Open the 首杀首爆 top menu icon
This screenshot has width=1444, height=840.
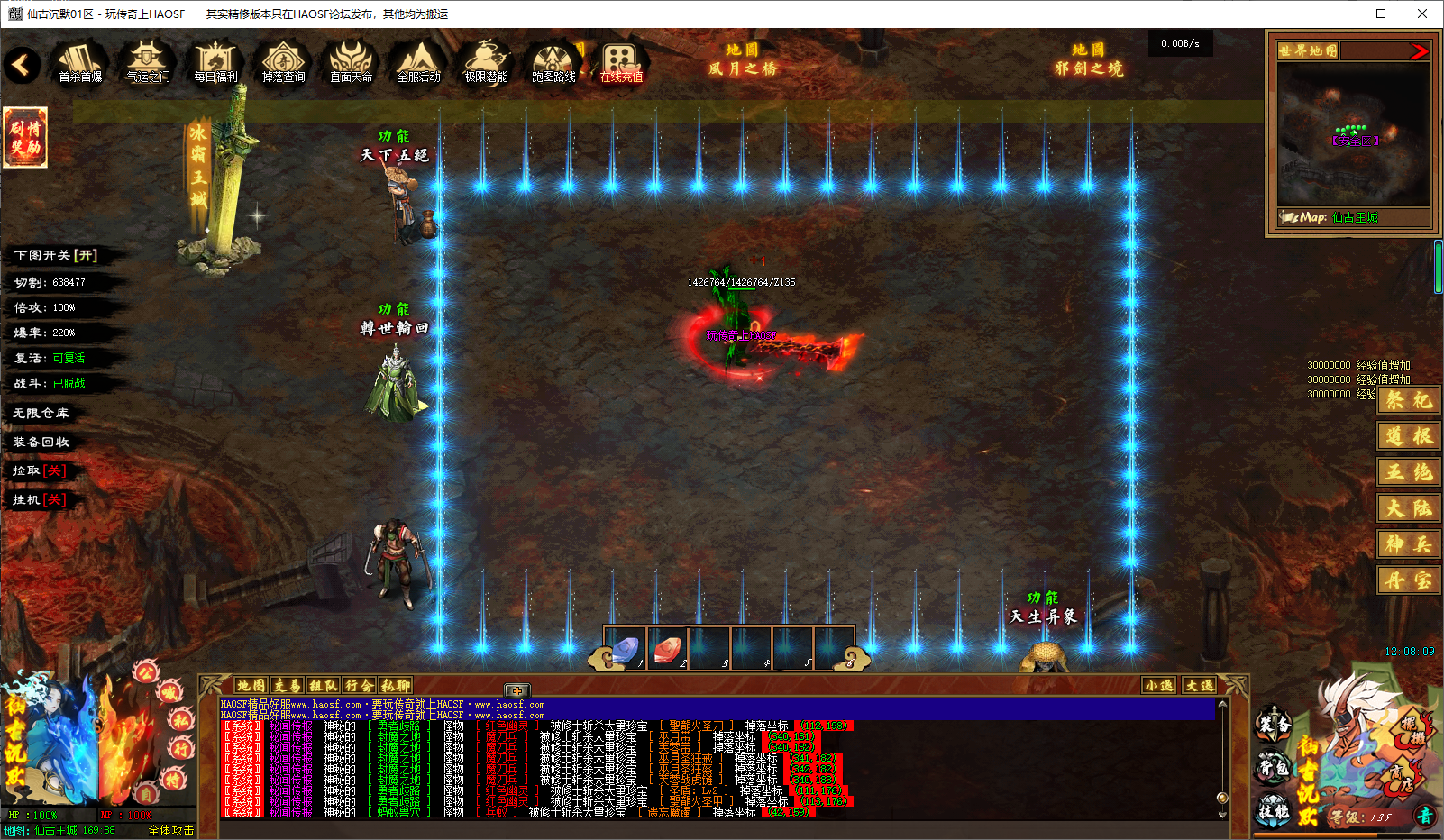80,63
